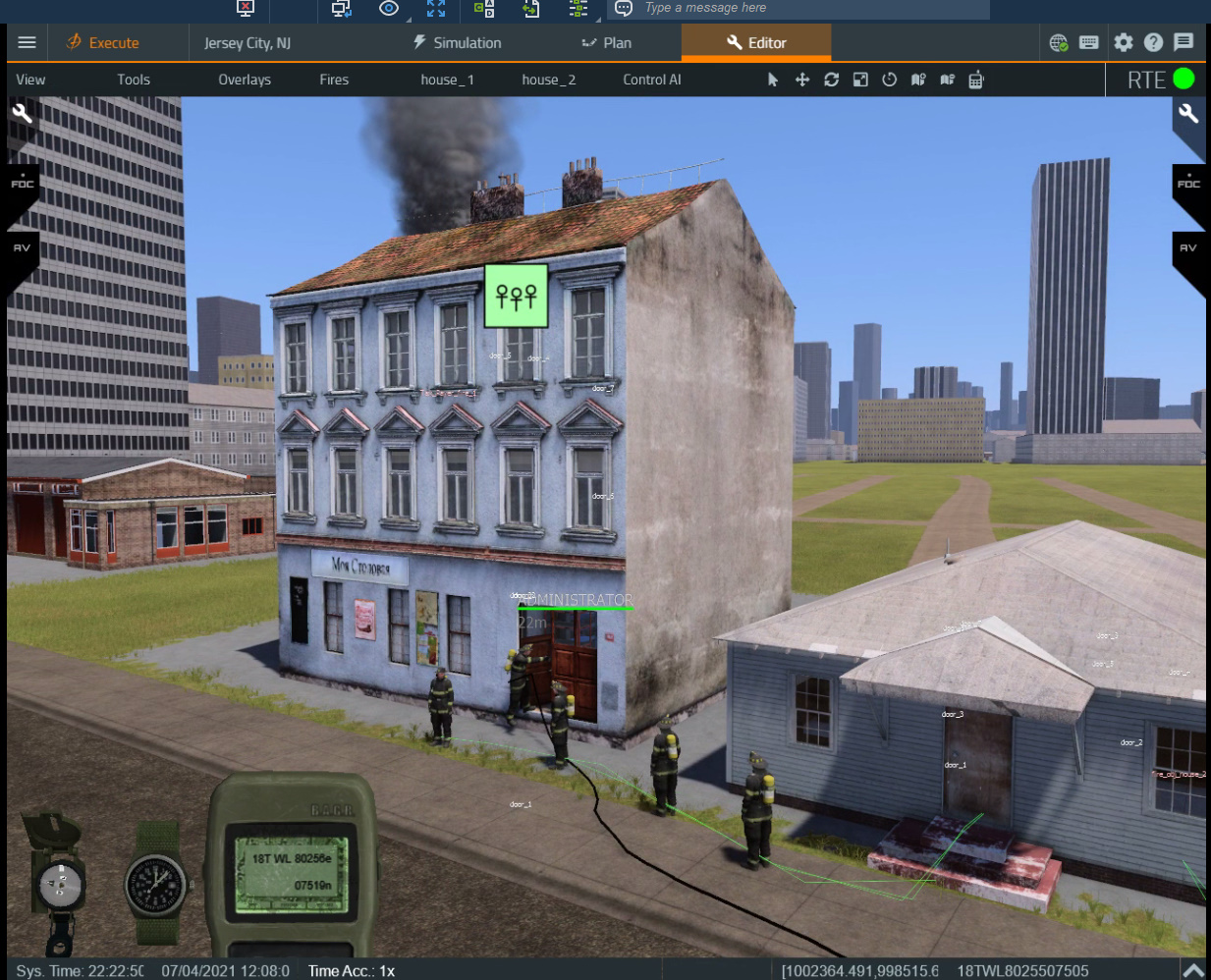Click the gear settings icon

click(x=1124, y=42)
